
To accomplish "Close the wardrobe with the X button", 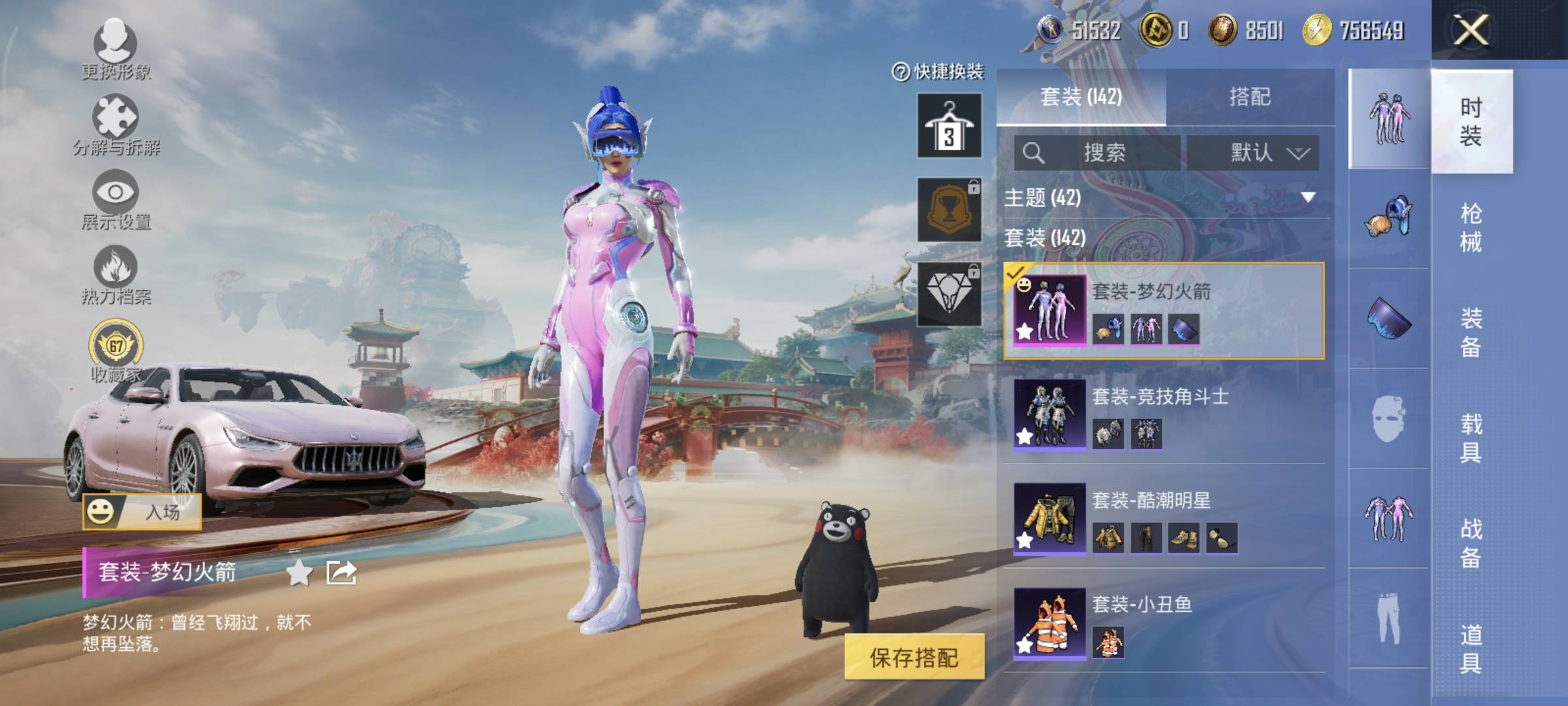I will tap(1471, 30).
